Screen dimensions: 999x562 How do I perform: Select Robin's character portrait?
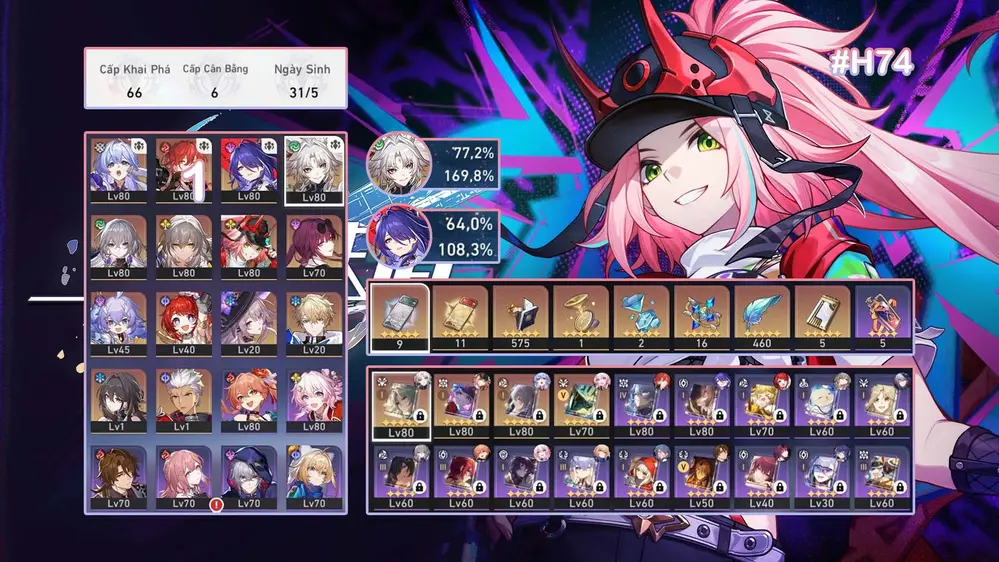118,166
